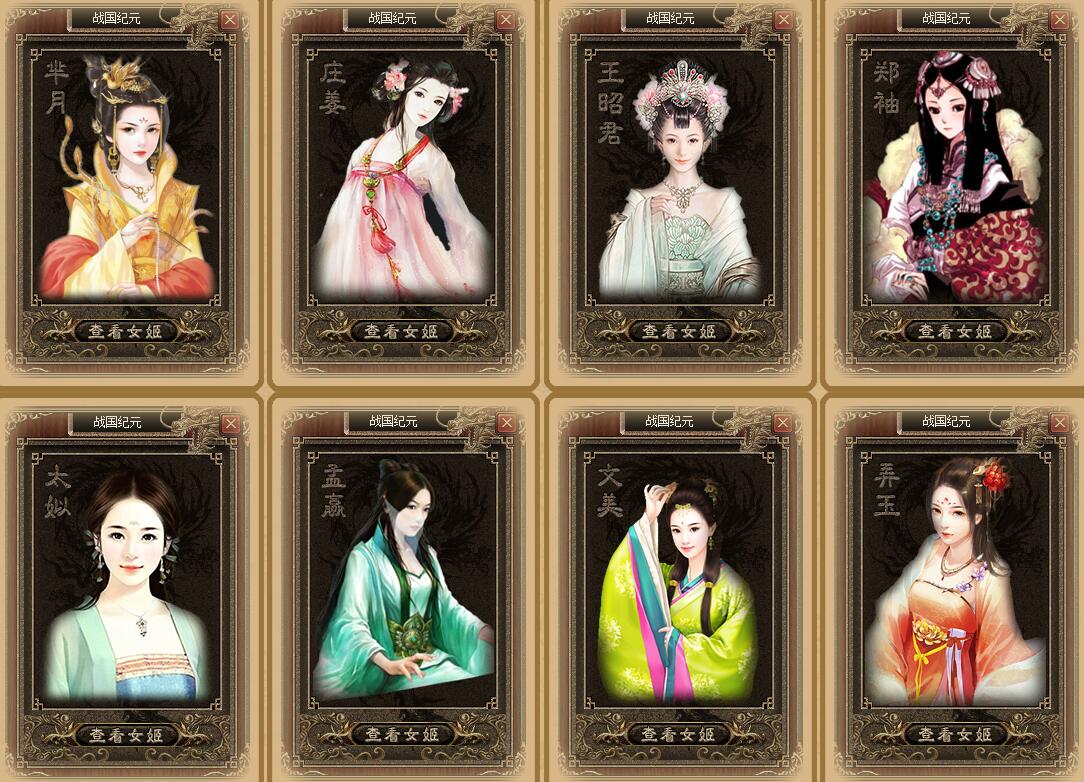The height and width of the screenshot is (782, 1084).
Task: Close the 孟嬴 card panel
Action: click(x=506, y=423)
